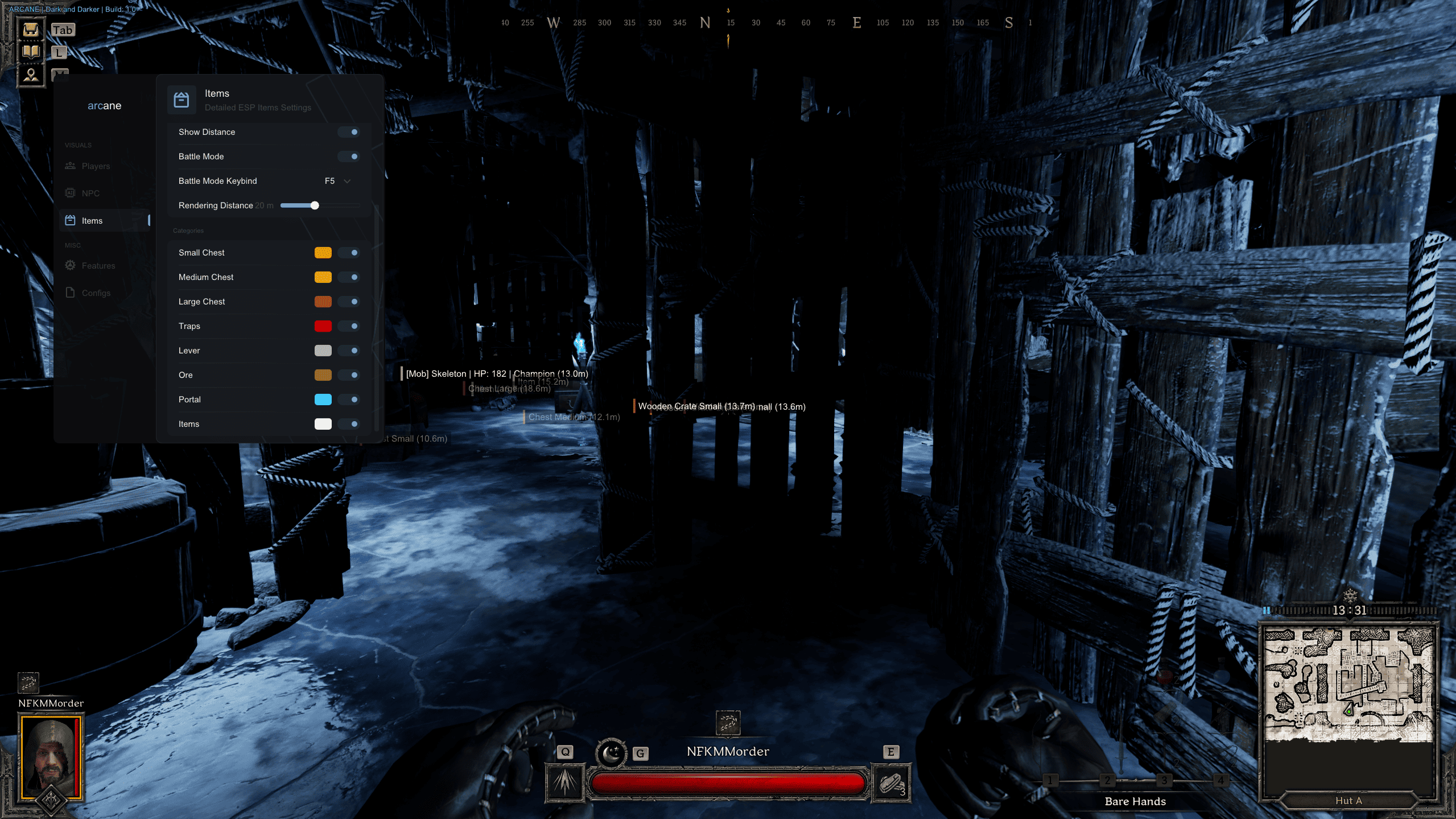Change the Small Chest color swatch
Viewport: 1456px width, 819px height.
323,252
